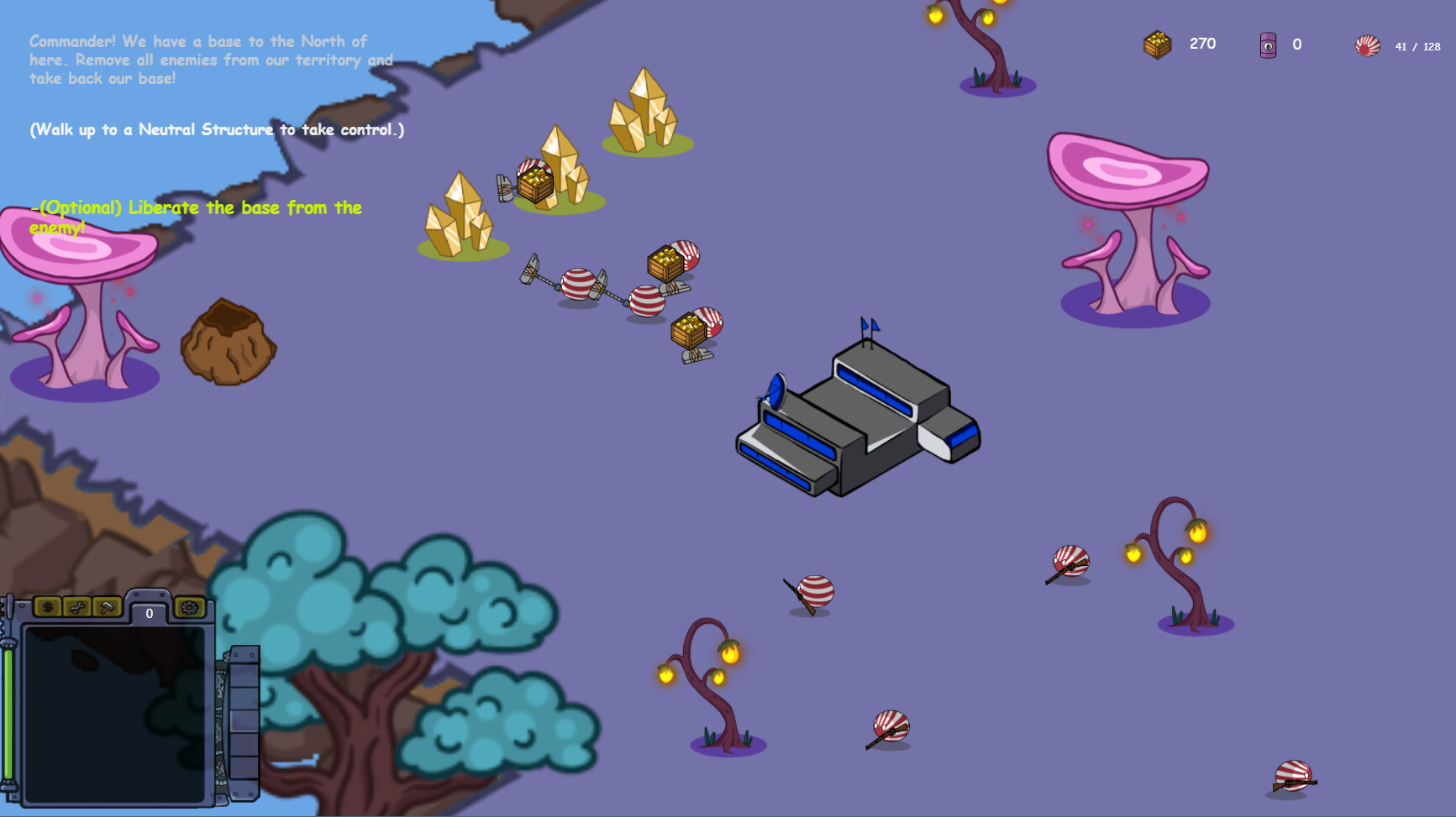Click the purple barrel resource icon

click(x=1268, y=45)
